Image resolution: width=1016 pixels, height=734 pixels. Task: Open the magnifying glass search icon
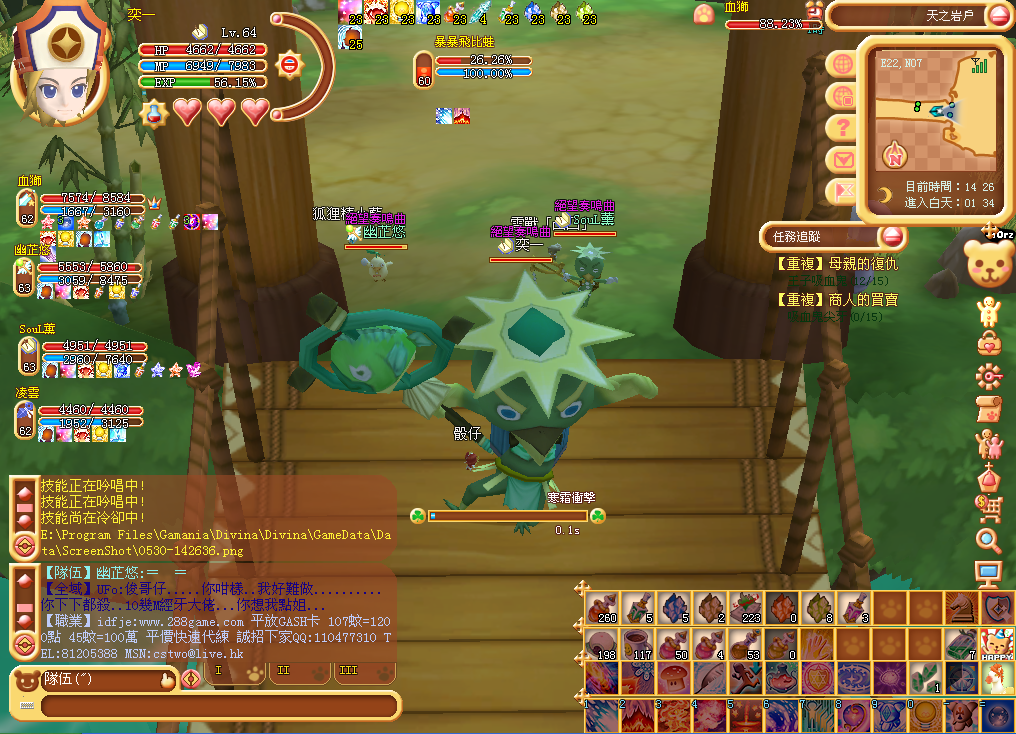coord(989,541)
